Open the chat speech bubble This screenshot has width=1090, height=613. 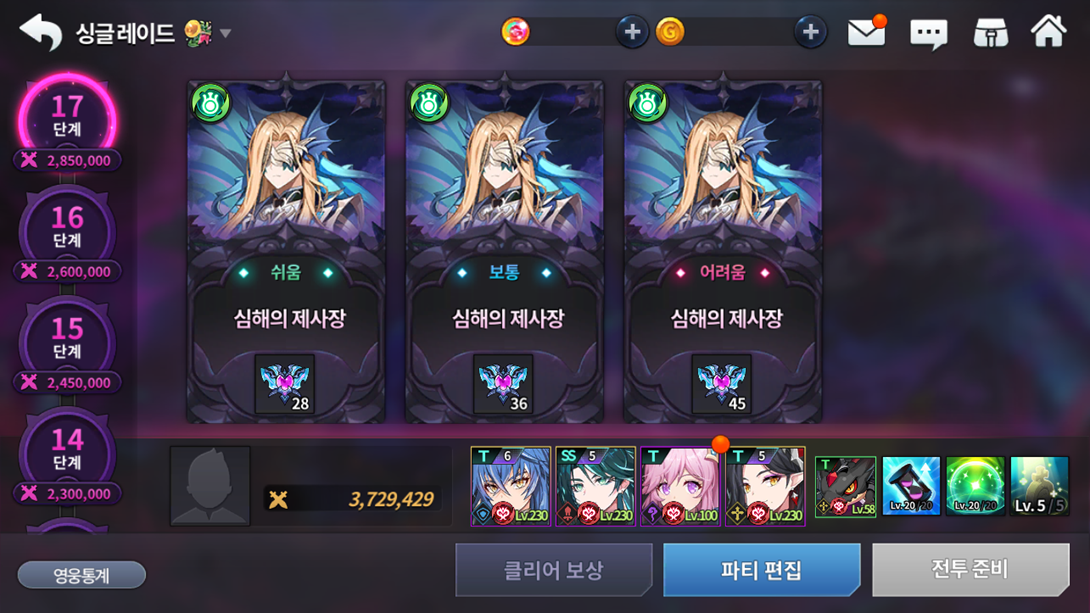point(928,34)
